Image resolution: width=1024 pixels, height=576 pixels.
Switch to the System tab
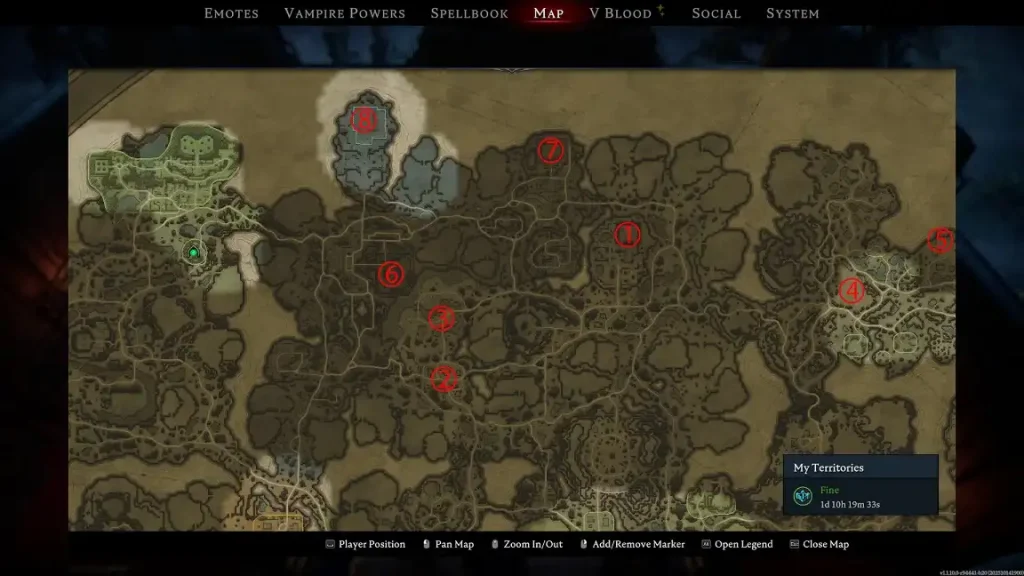(792, 13)
